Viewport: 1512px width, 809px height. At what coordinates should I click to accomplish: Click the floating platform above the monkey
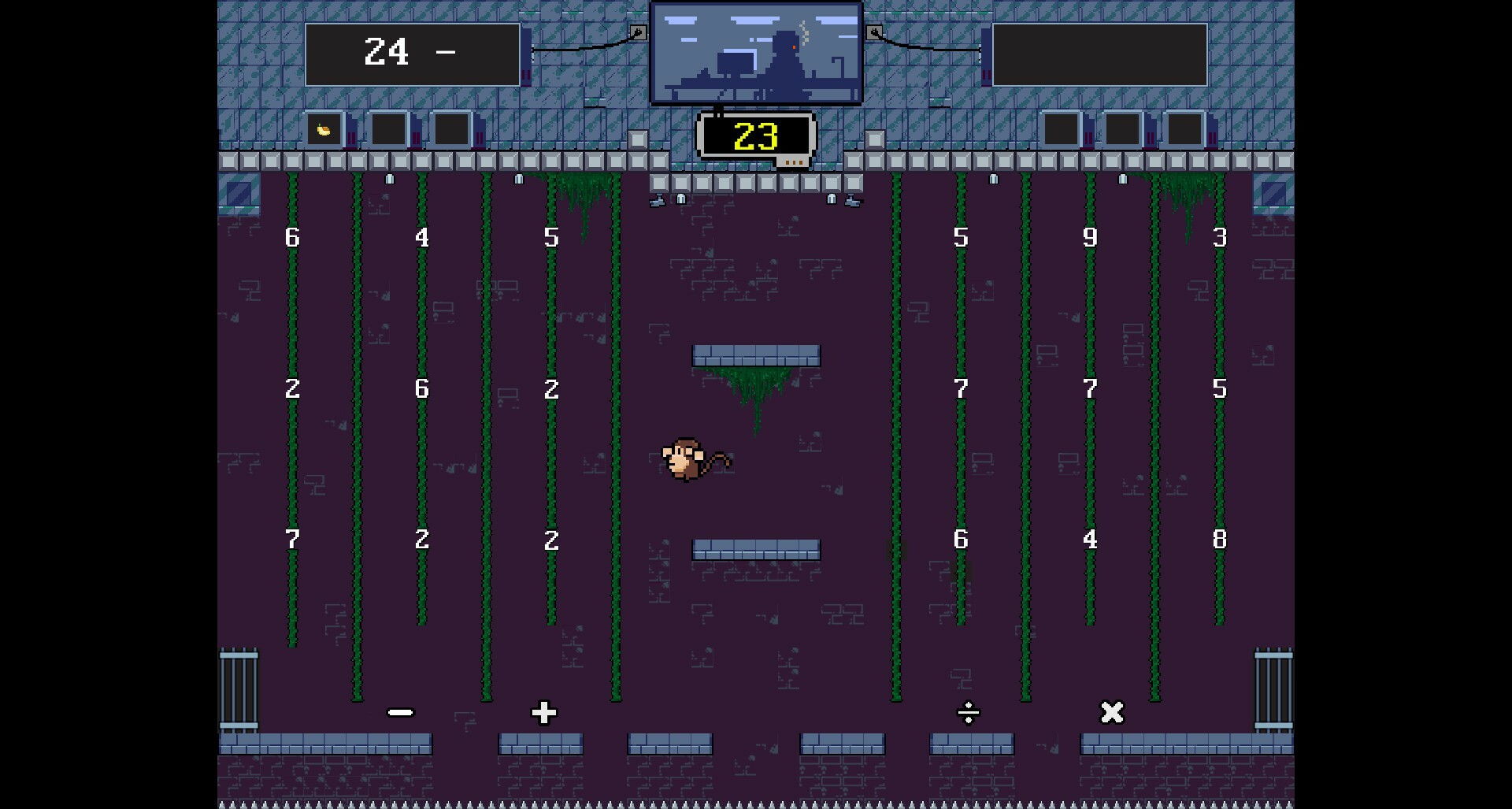coord(755,355)
